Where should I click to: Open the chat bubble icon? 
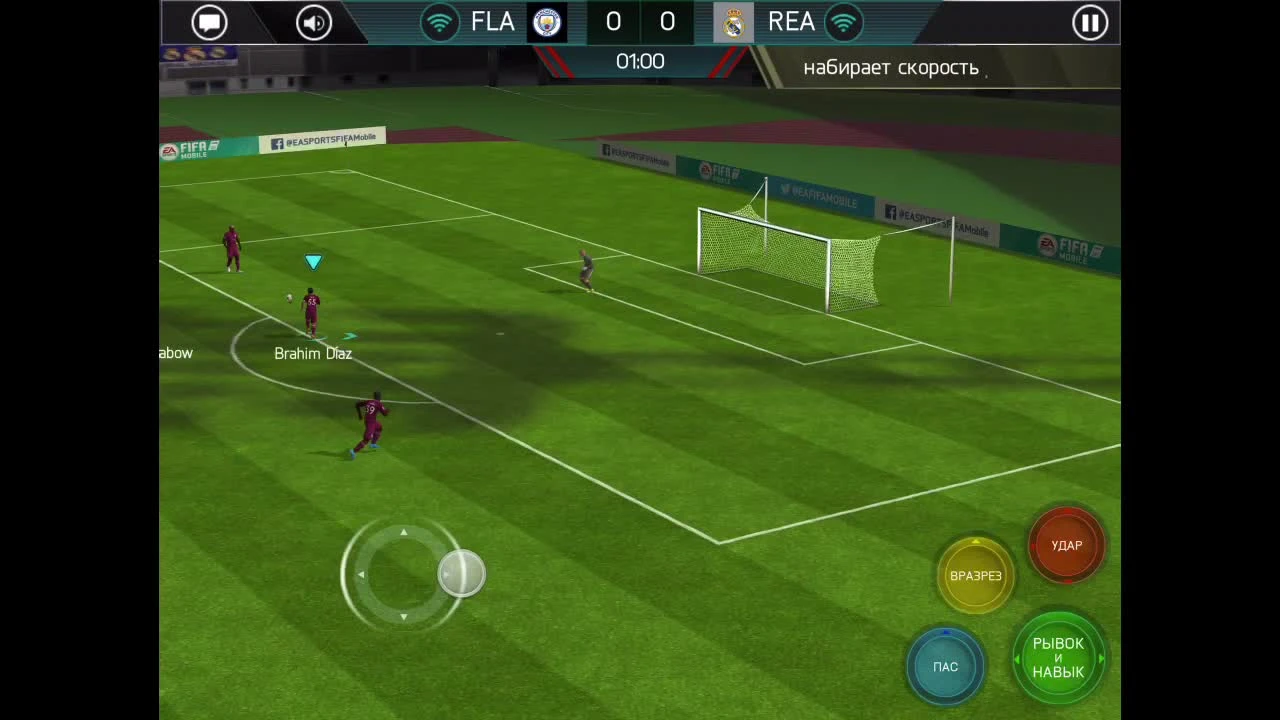click(209, 22)
